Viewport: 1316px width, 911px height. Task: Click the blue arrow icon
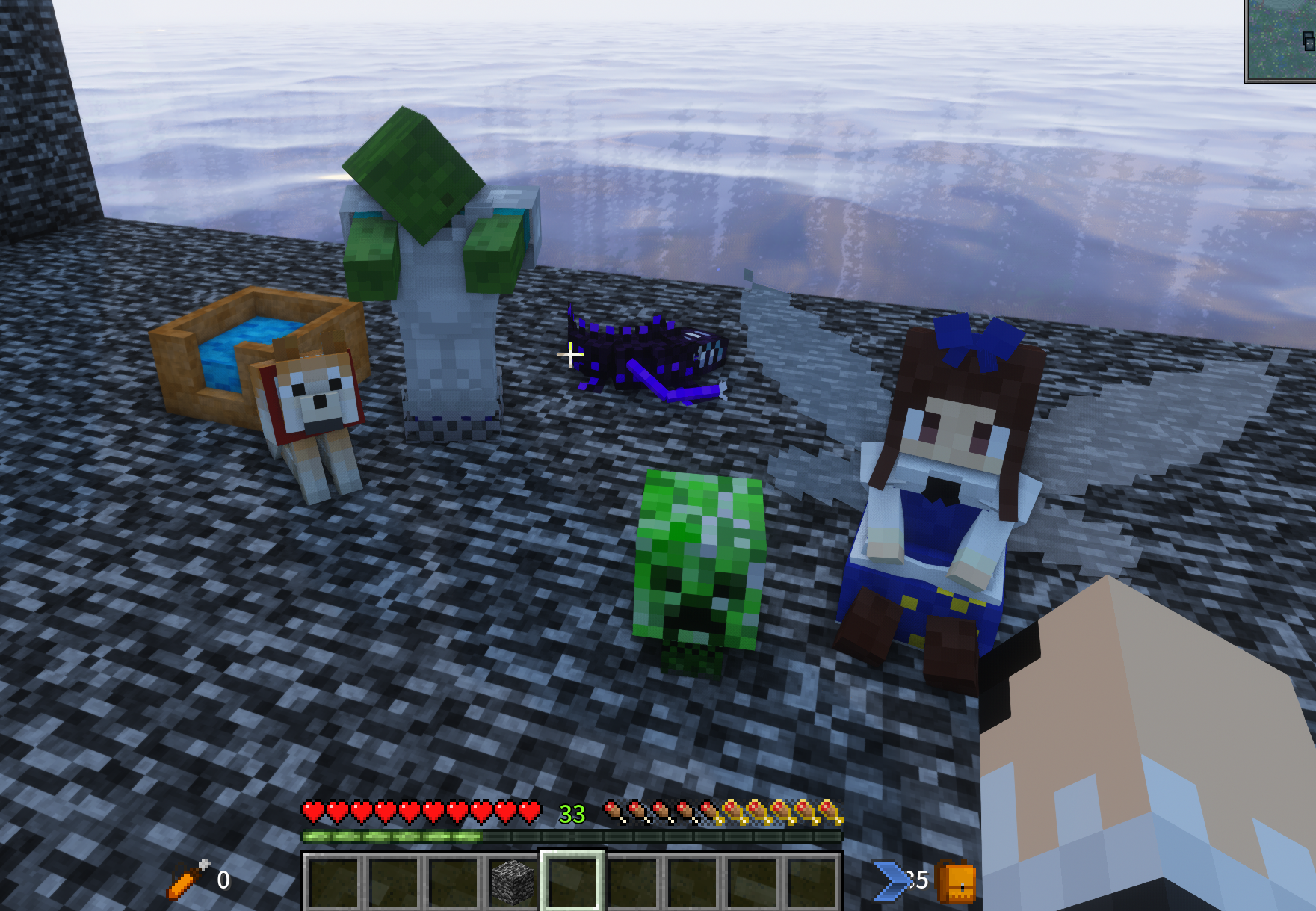(x=892, y=880)
